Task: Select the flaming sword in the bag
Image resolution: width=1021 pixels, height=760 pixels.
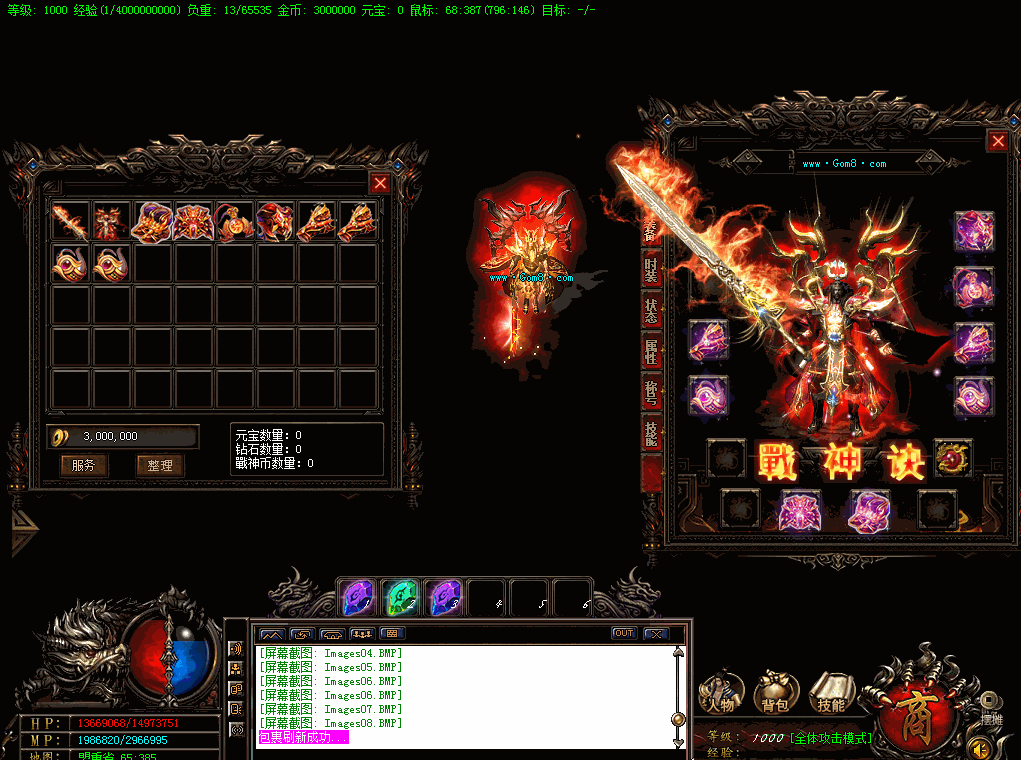Action: (x=72, y=221)
